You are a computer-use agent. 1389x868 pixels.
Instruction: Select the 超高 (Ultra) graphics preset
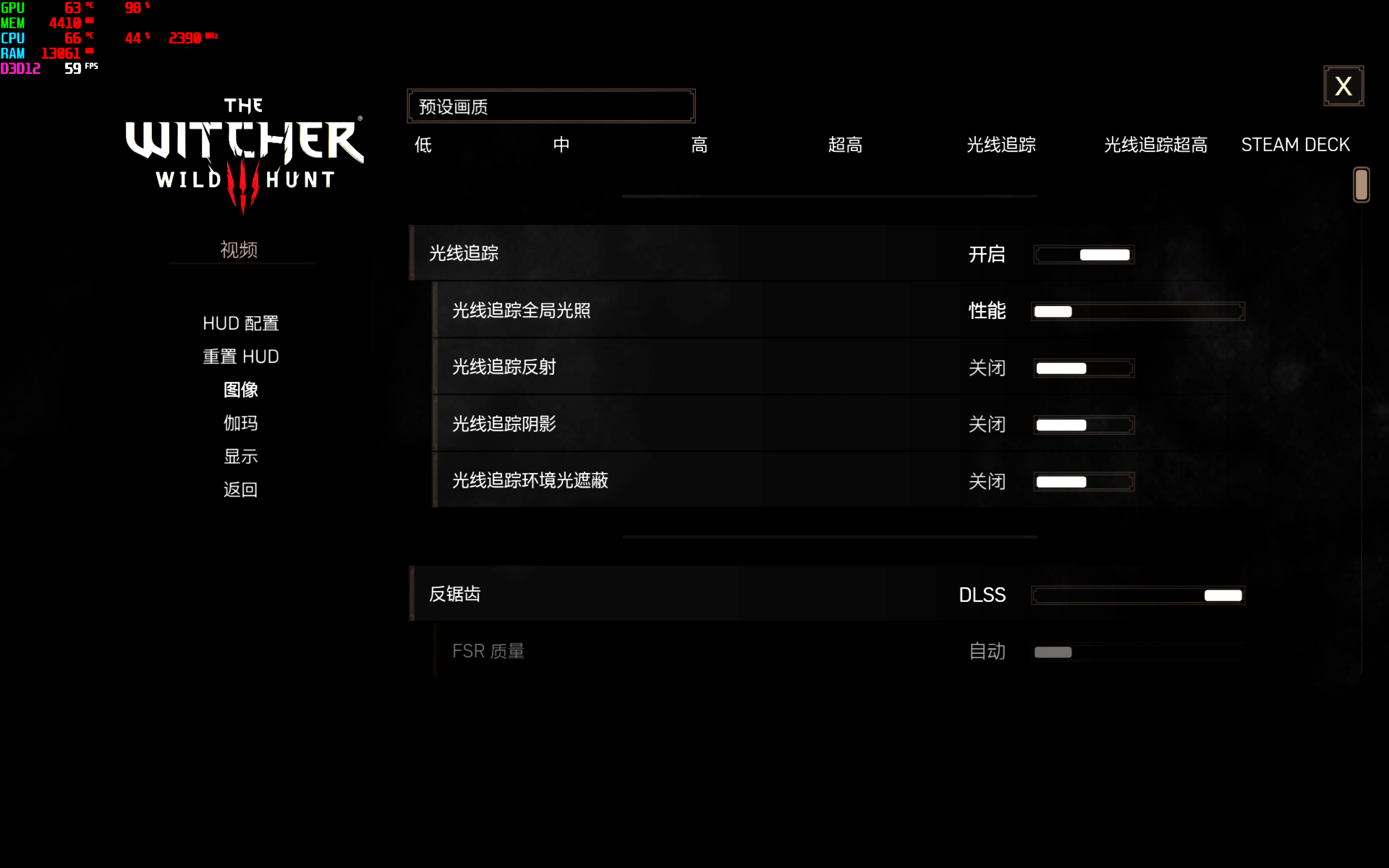(846, 145)
